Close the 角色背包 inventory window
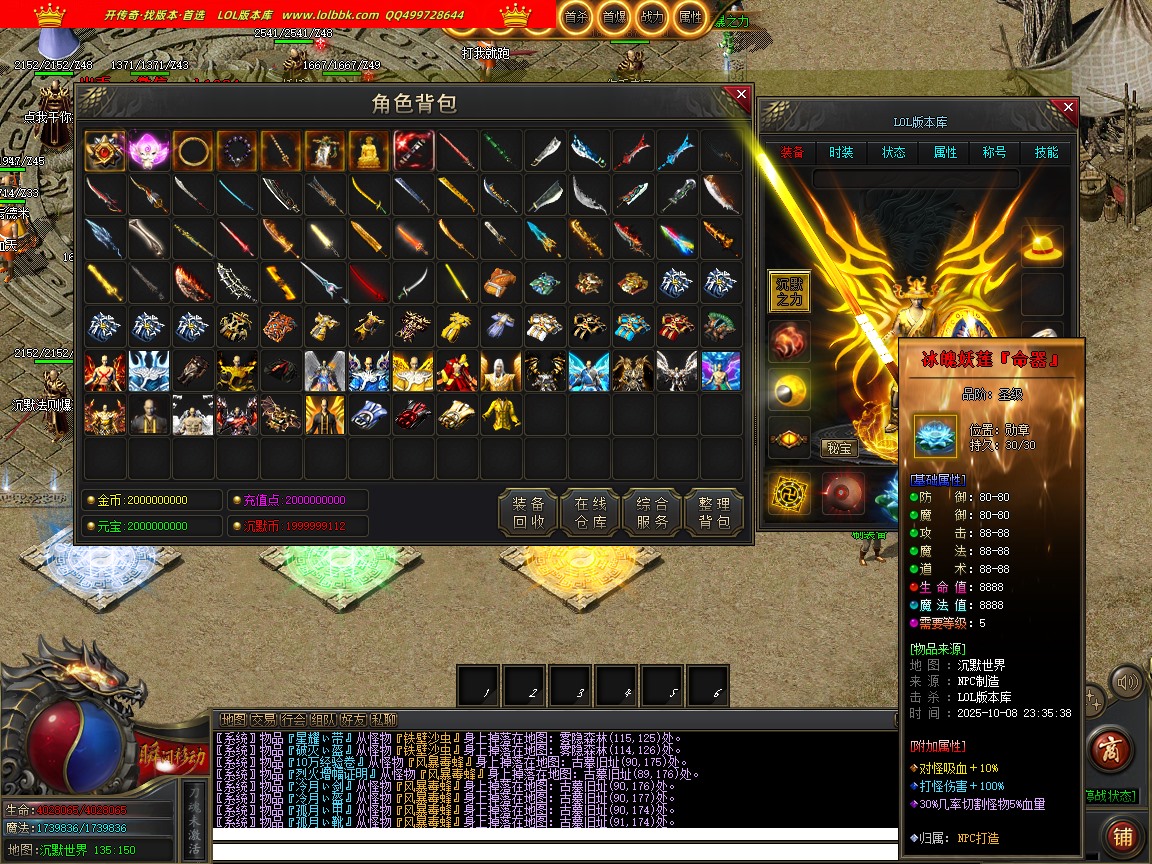Screen dimensions: 1152x864 [741, 95]
